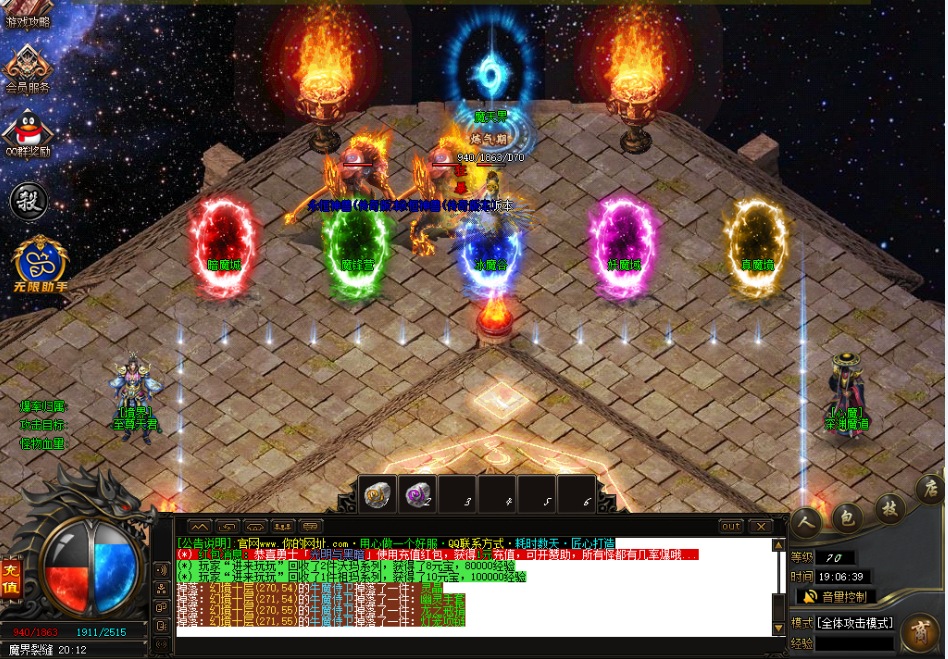Change the 全体攻击模式 attack mode
Viewport: 948px width, 659px height.
856,622
